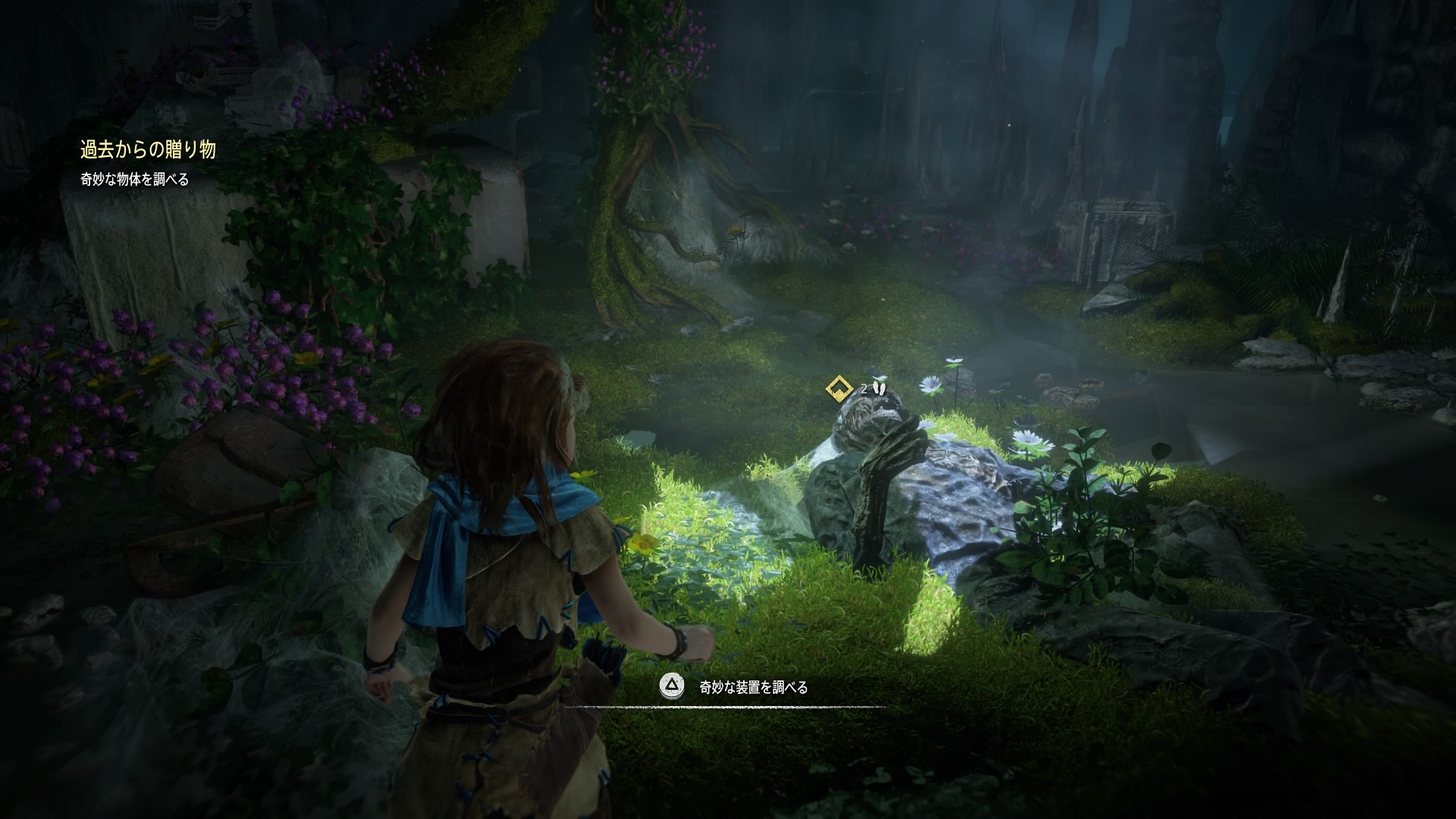Image resolution: width=1456 pixels, height=819 pixels.
Task: Toggle the footprints tracking indicator off
Action: [x=878, y=388]
